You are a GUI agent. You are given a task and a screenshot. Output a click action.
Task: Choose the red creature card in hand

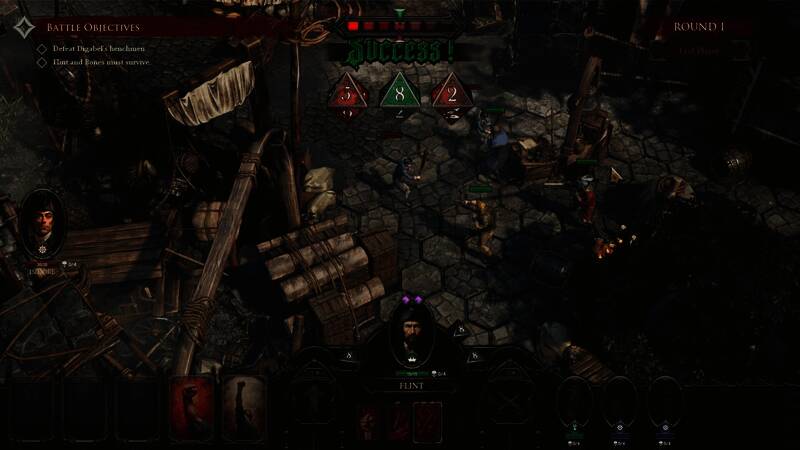[192, 408]
